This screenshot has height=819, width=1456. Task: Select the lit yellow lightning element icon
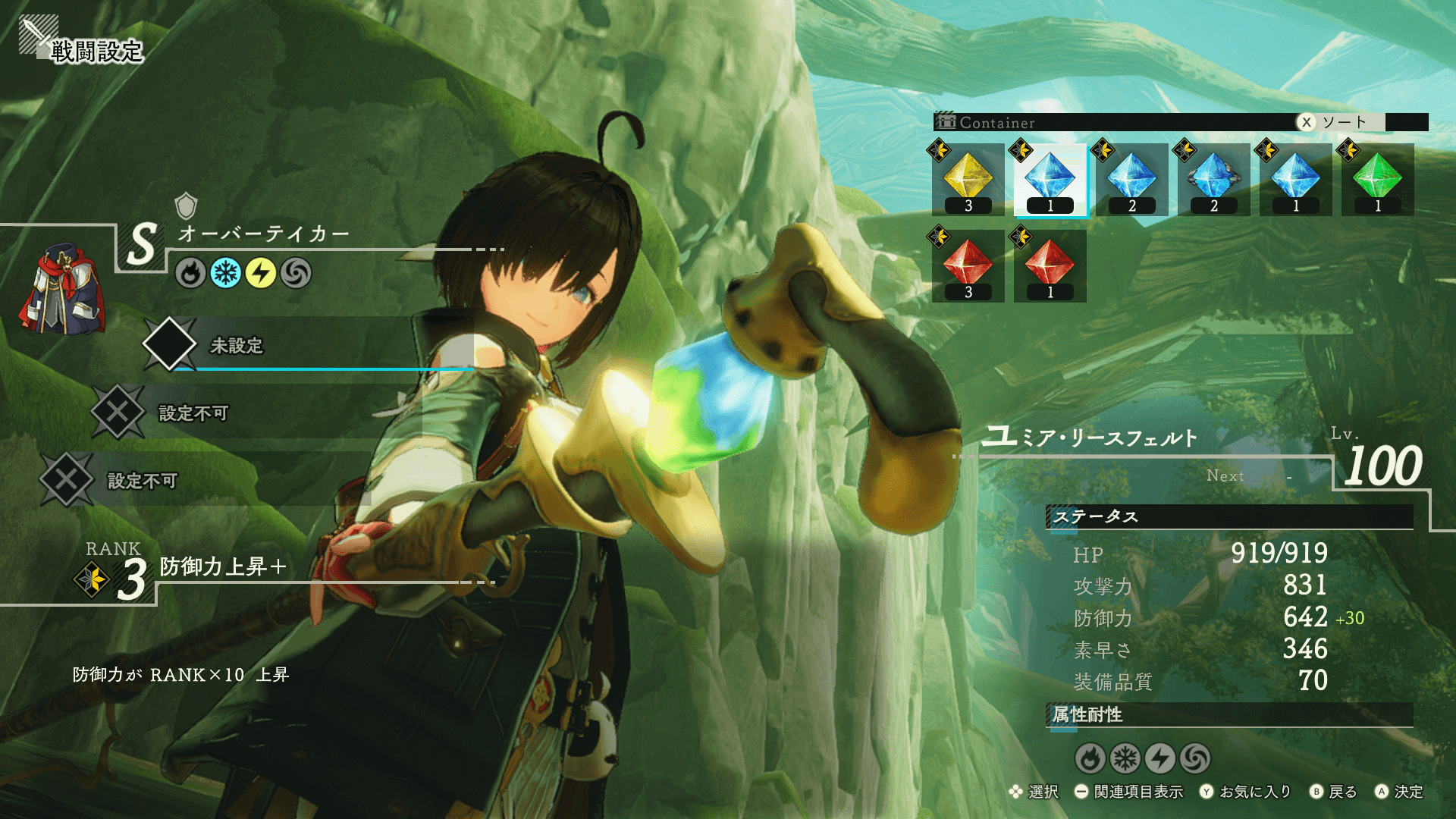[x=260, y=273]
